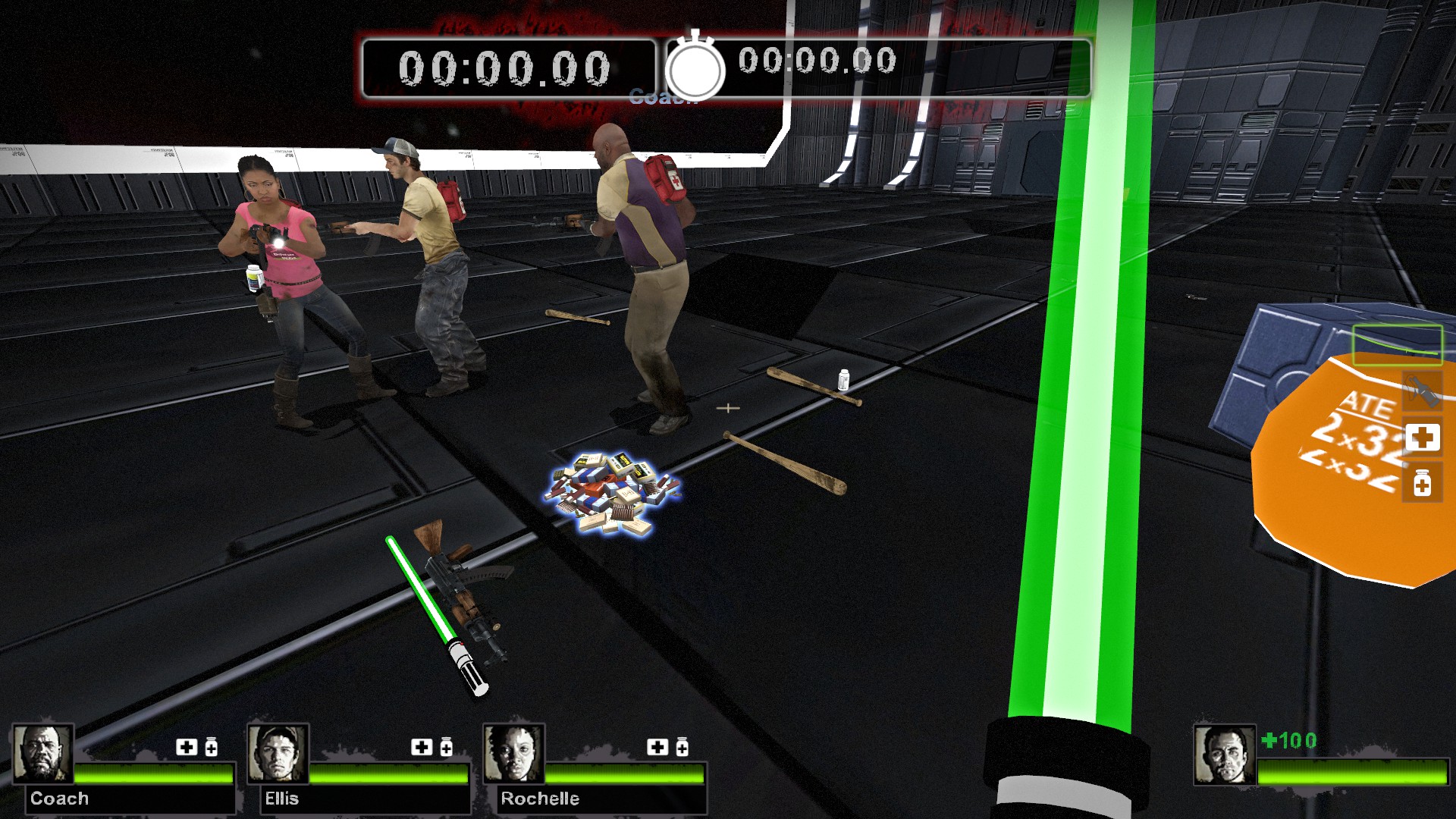Select the first aid kit slot
Viewport: 1456px width, 819px height.
coord(1422,438)
